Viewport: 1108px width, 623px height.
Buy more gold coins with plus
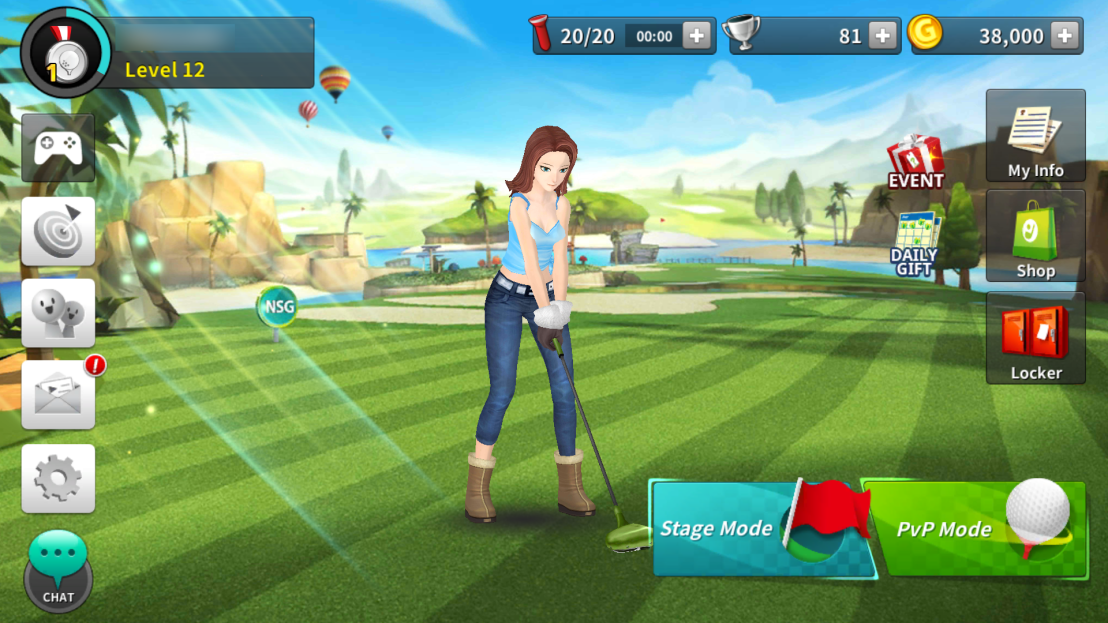(1065, 36)
